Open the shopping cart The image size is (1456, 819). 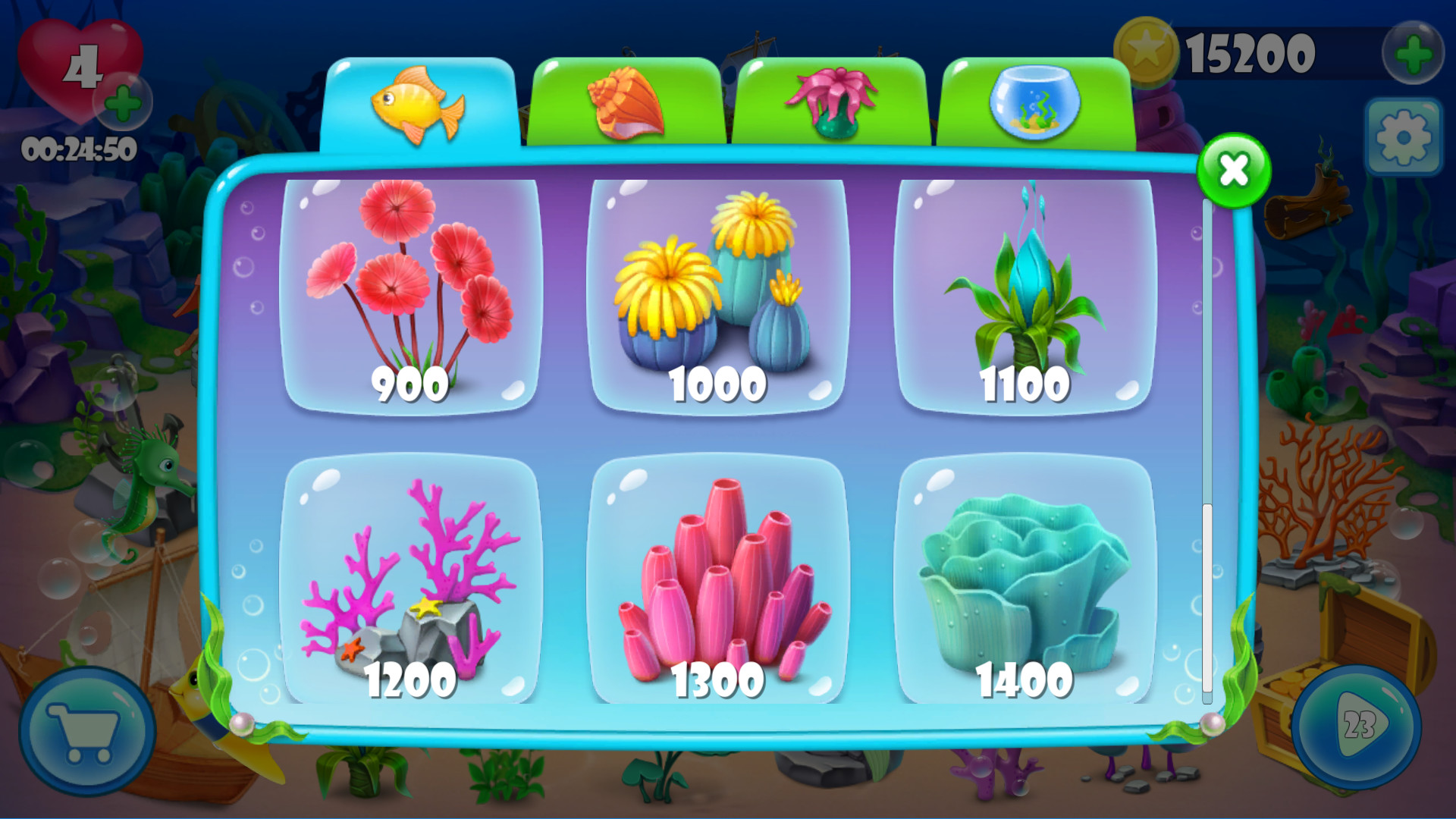(86, 730)
